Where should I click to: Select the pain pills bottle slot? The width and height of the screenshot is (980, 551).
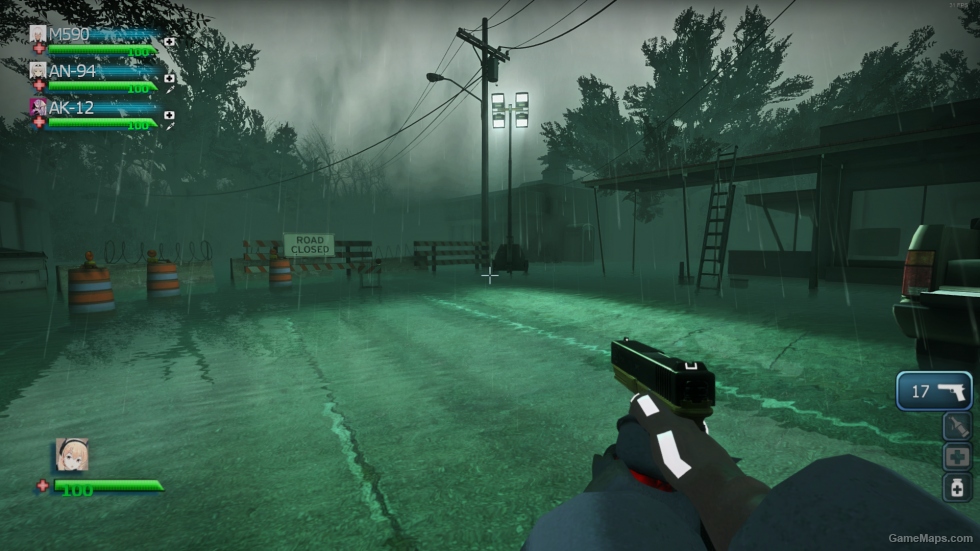(957, 487)
